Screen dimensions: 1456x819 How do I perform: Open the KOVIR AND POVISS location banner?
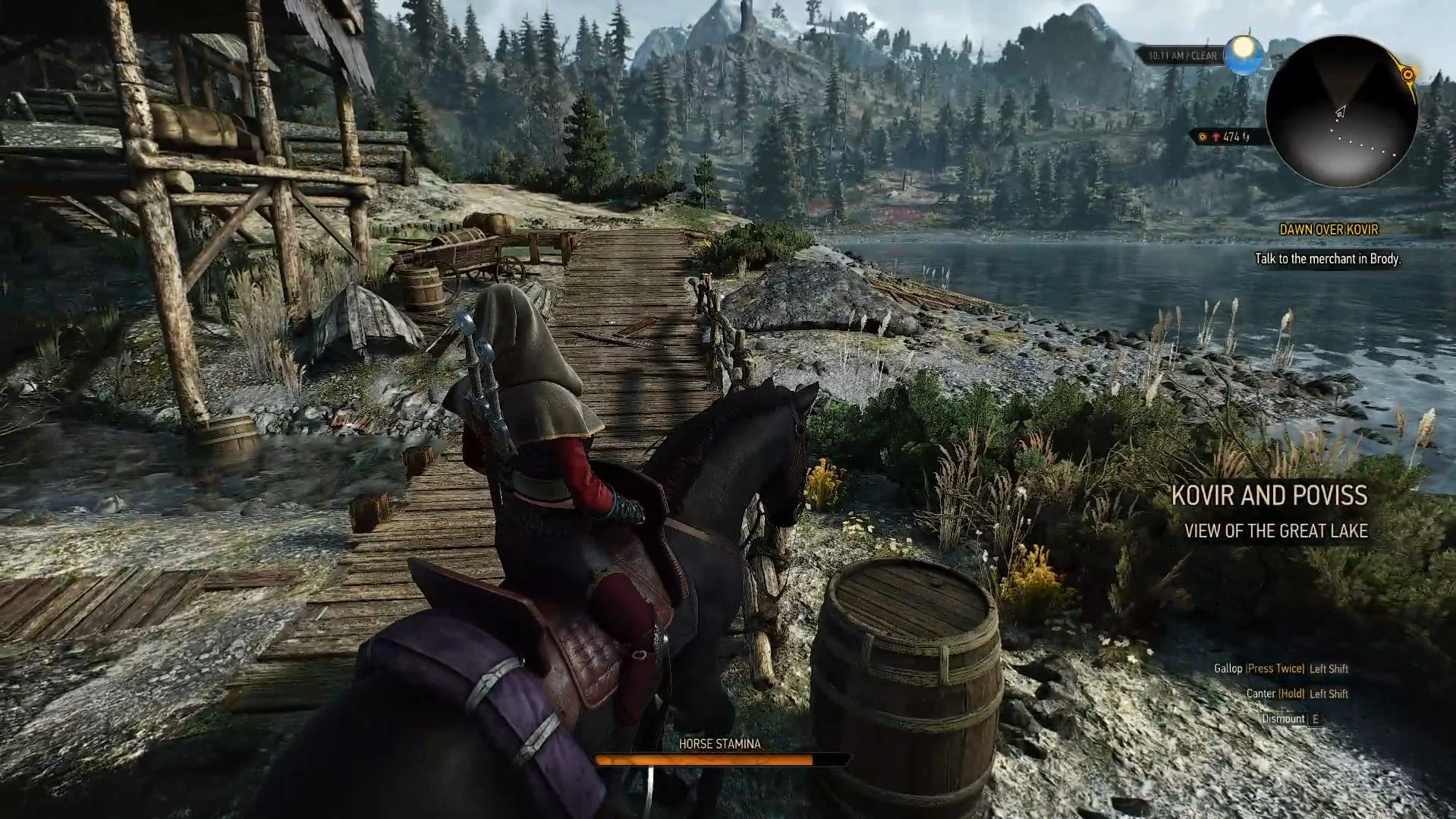1270,495
